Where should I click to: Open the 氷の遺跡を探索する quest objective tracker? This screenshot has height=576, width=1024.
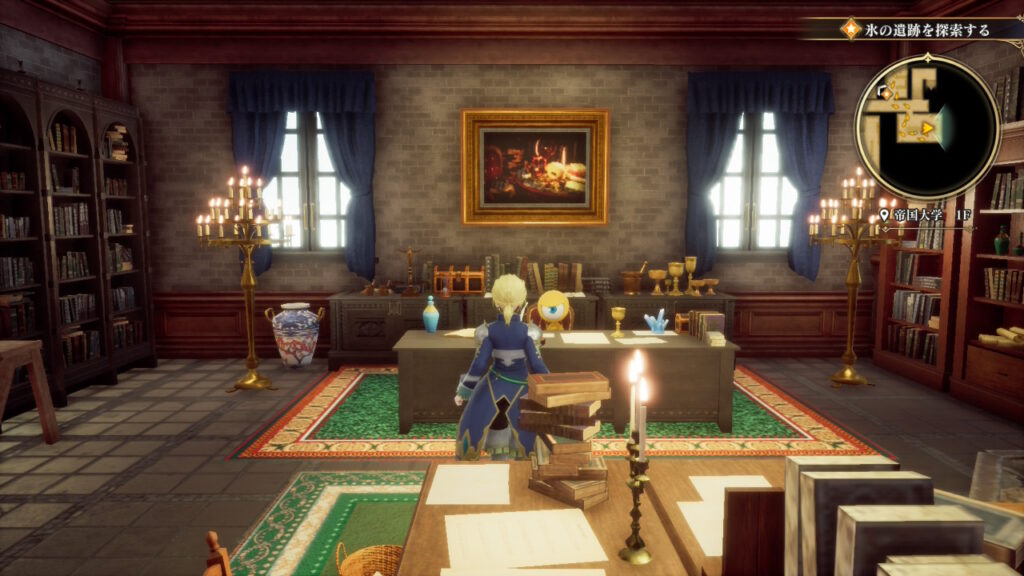point(925,30)
